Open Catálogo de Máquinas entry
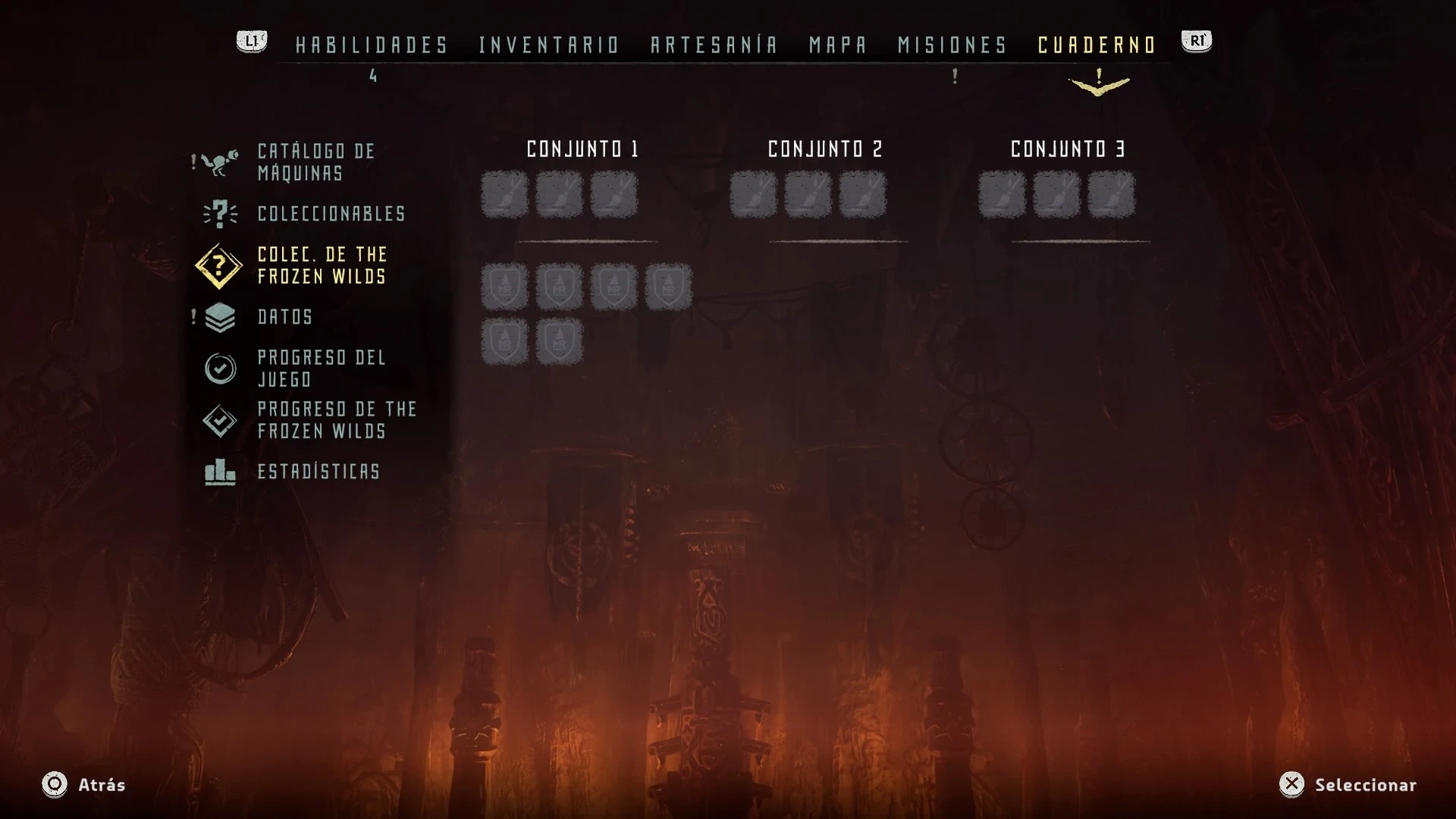This screenshot has width=1456, height=819. [315, 162]
